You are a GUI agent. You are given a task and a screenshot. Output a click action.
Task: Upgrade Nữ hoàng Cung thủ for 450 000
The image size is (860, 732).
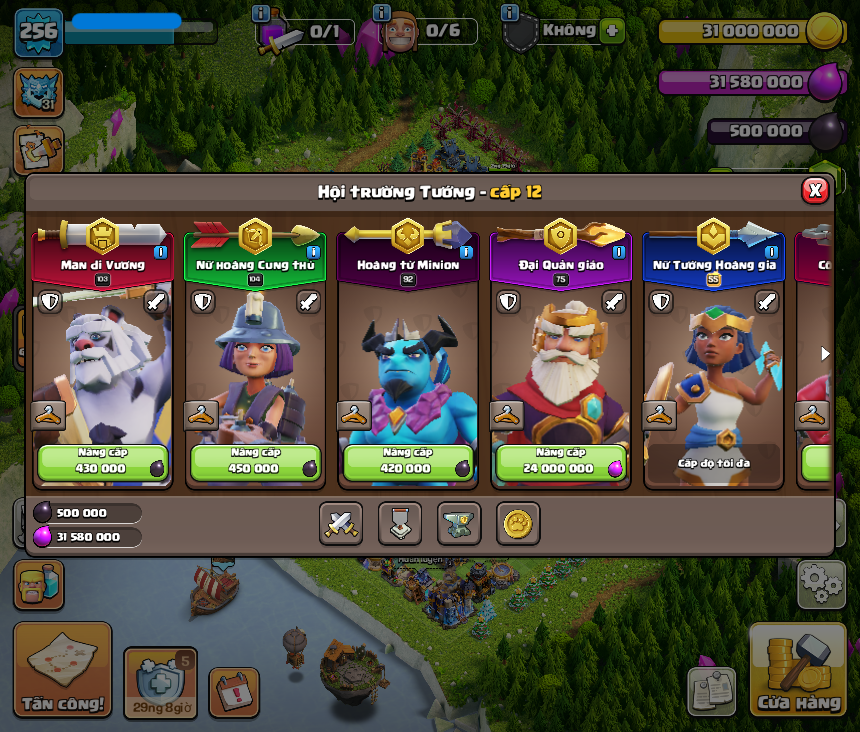tap(255, 462)
